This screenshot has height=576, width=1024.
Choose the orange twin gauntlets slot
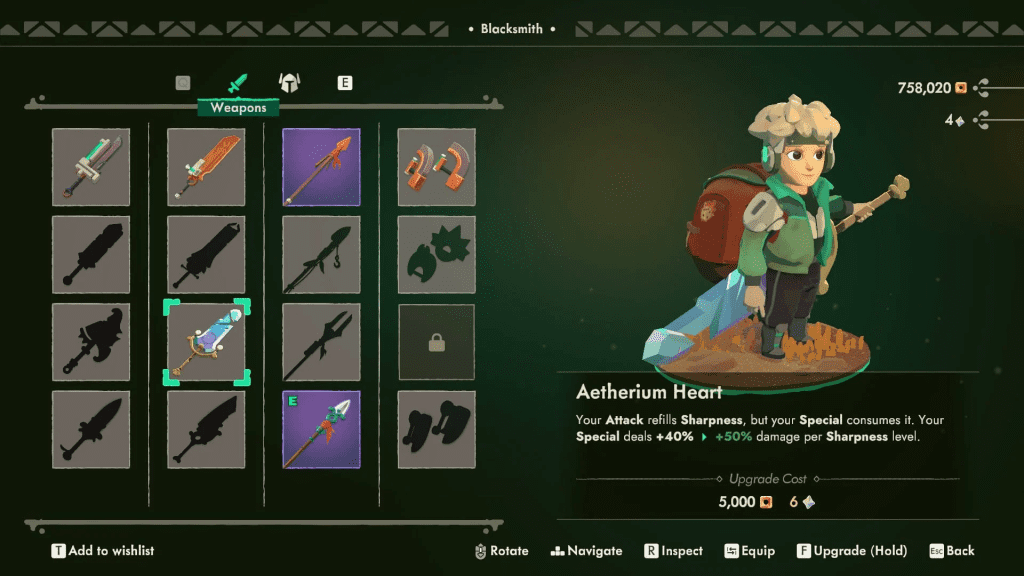[x=436, y=167]
